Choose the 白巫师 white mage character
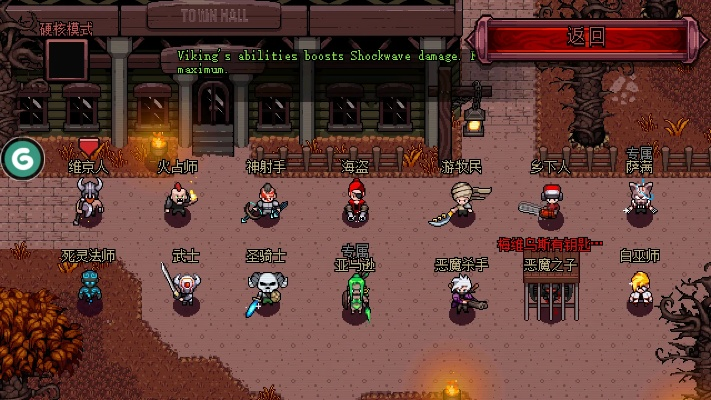 [x=640, y=290]
